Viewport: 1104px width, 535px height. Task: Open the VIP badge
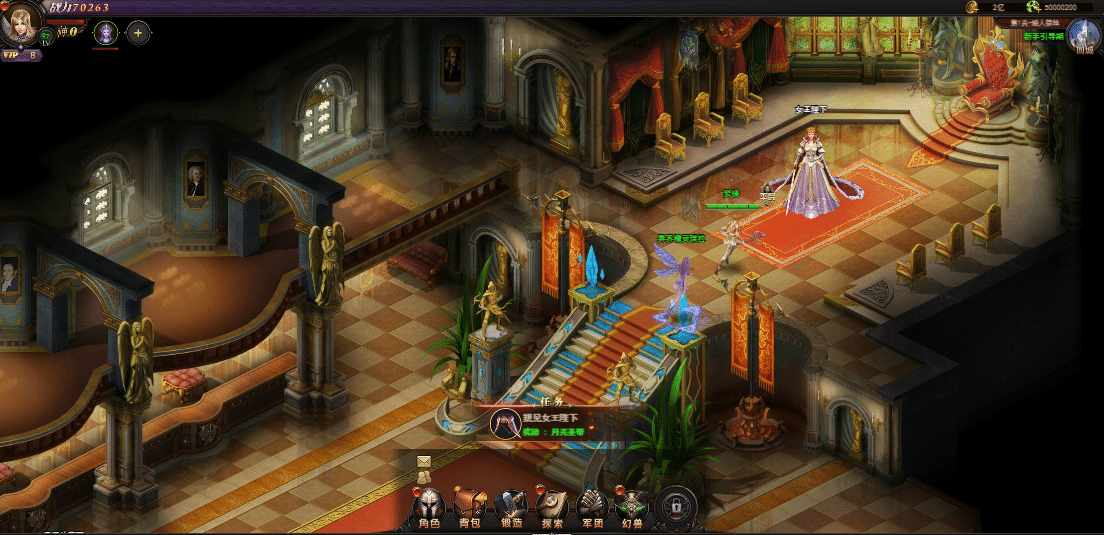20,55
